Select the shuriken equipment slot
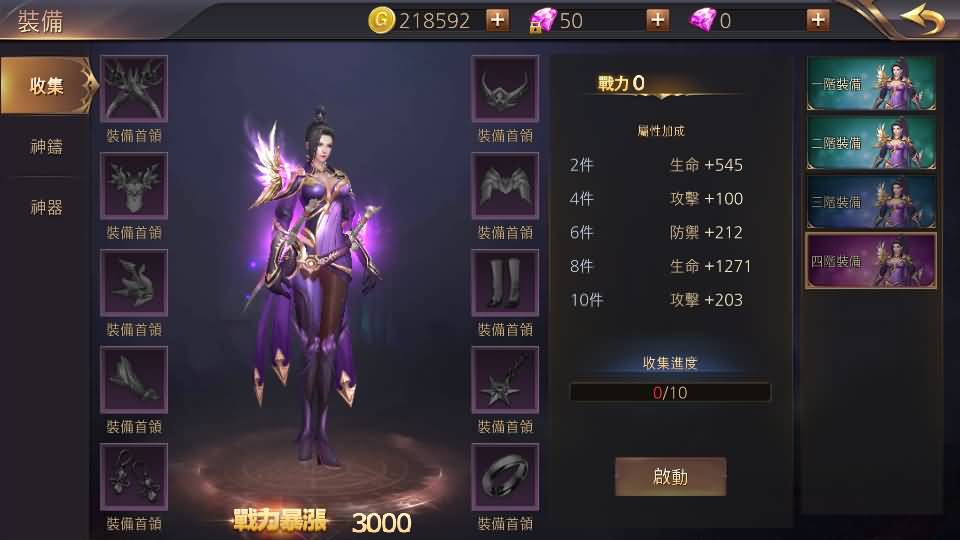The height and width of the screenshot is (540, 960). point(505,380)
